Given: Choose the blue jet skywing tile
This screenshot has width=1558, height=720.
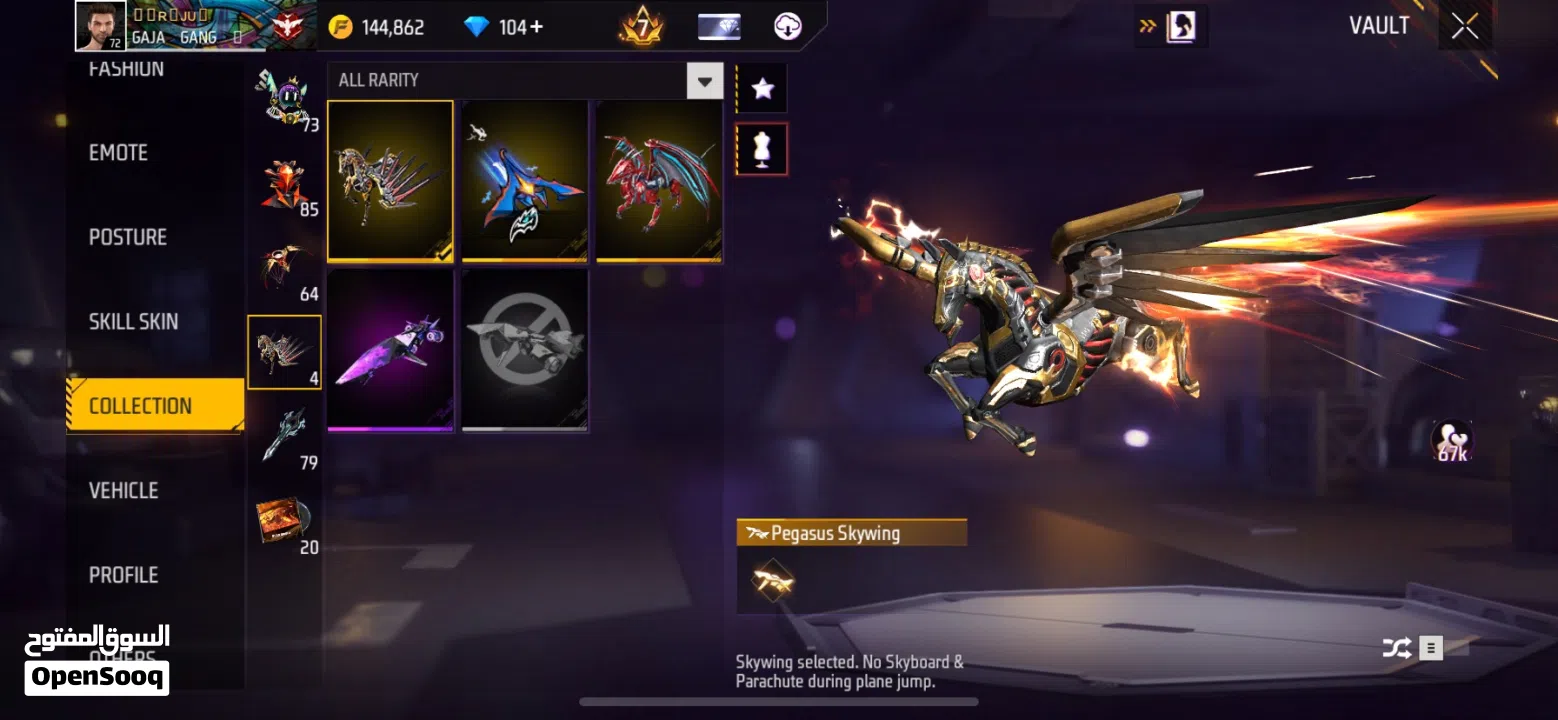Looking at the screenshot, I should [x=524, y=181].
